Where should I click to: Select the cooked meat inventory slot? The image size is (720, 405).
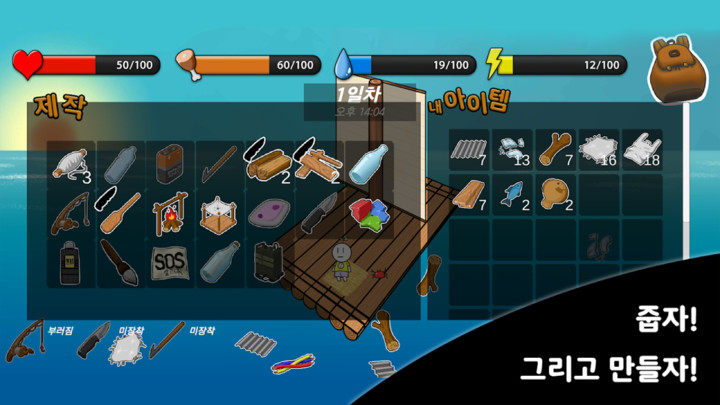click(555, 193)
